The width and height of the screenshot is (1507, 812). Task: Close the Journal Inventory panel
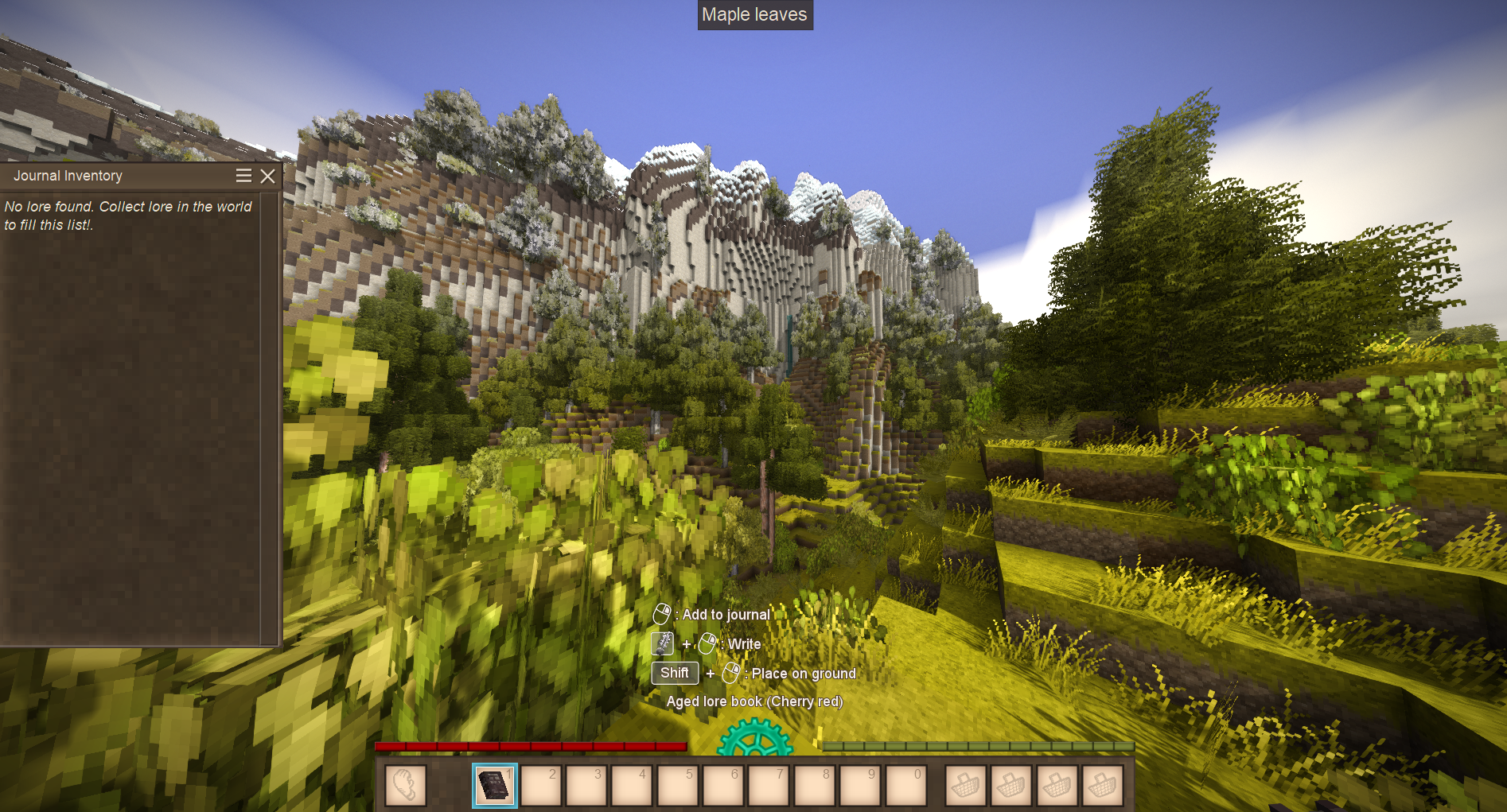tap(268, 176)
